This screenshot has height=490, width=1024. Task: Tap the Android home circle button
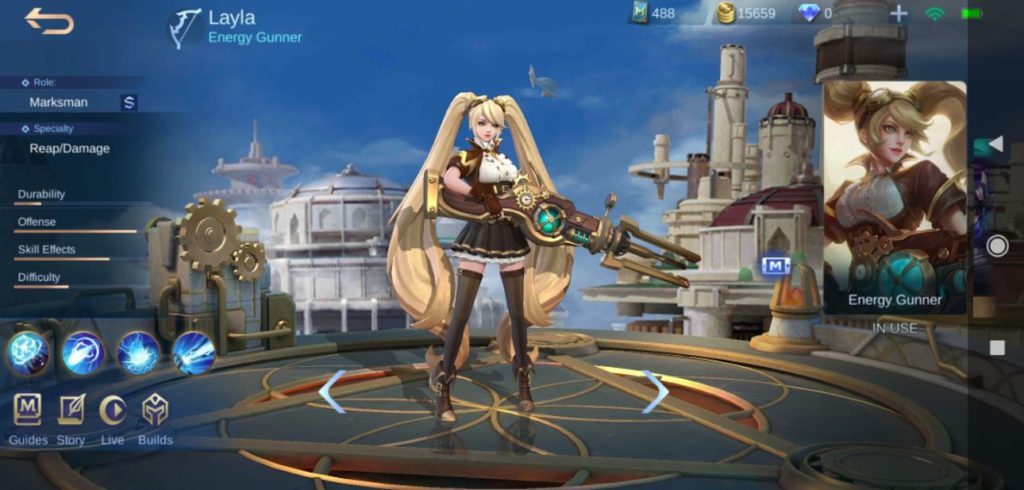[997, 246]
